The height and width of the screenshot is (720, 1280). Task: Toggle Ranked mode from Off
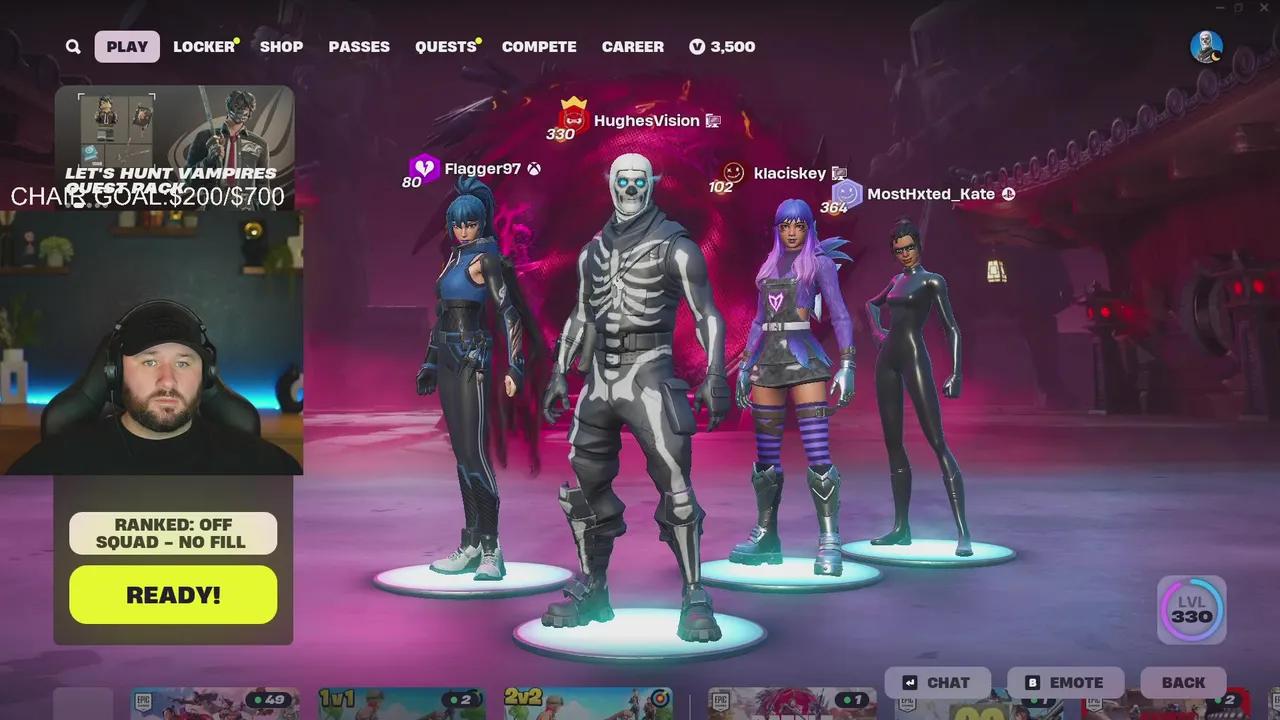[x=172, y=524]
